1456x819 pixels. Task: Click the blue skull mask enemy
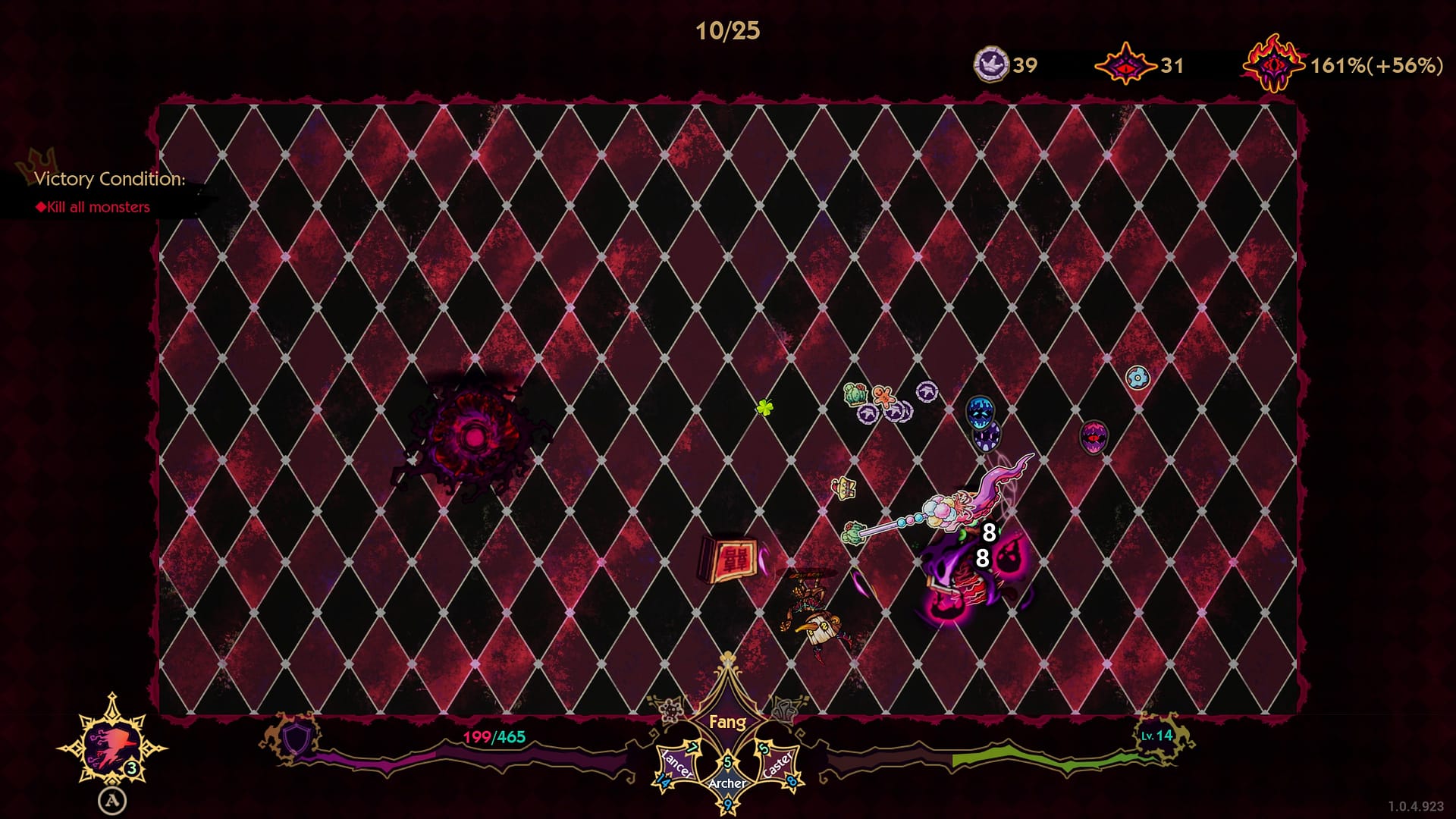coord(979,413)
